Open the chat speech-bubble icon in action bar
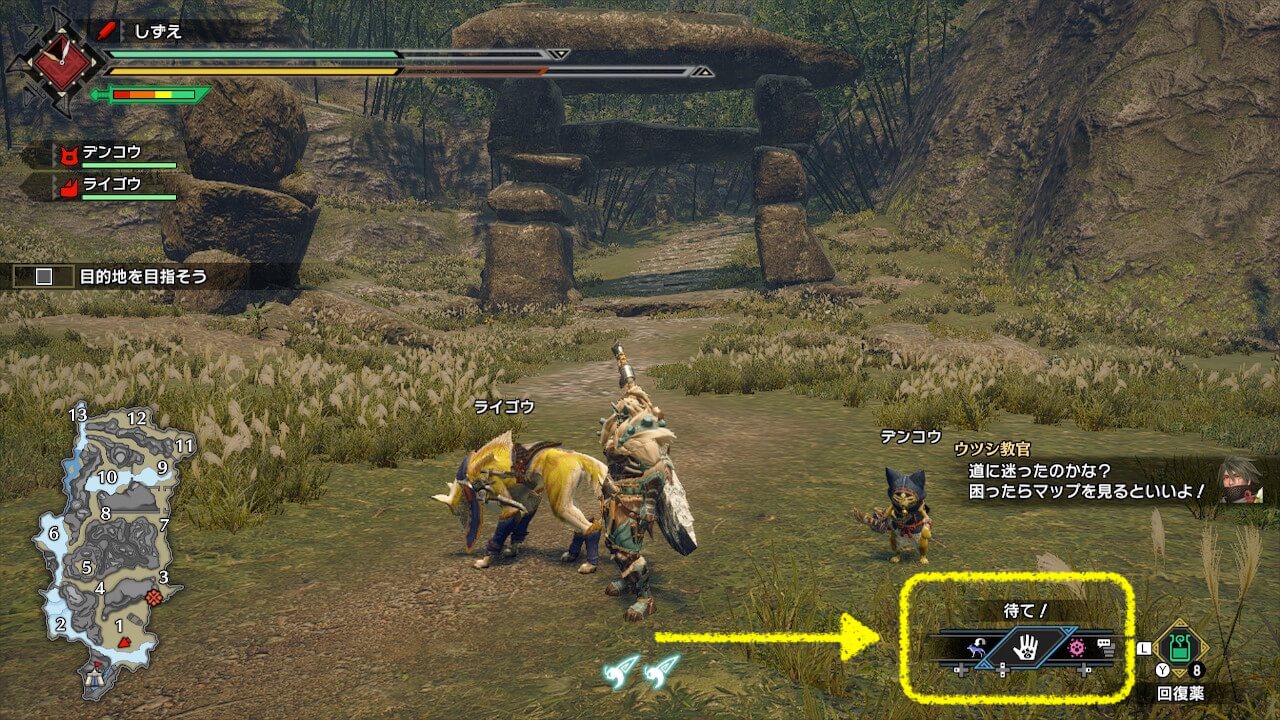Image resolution: width=1280 pixels, height=720 pixels. (x=1104, y=649)
